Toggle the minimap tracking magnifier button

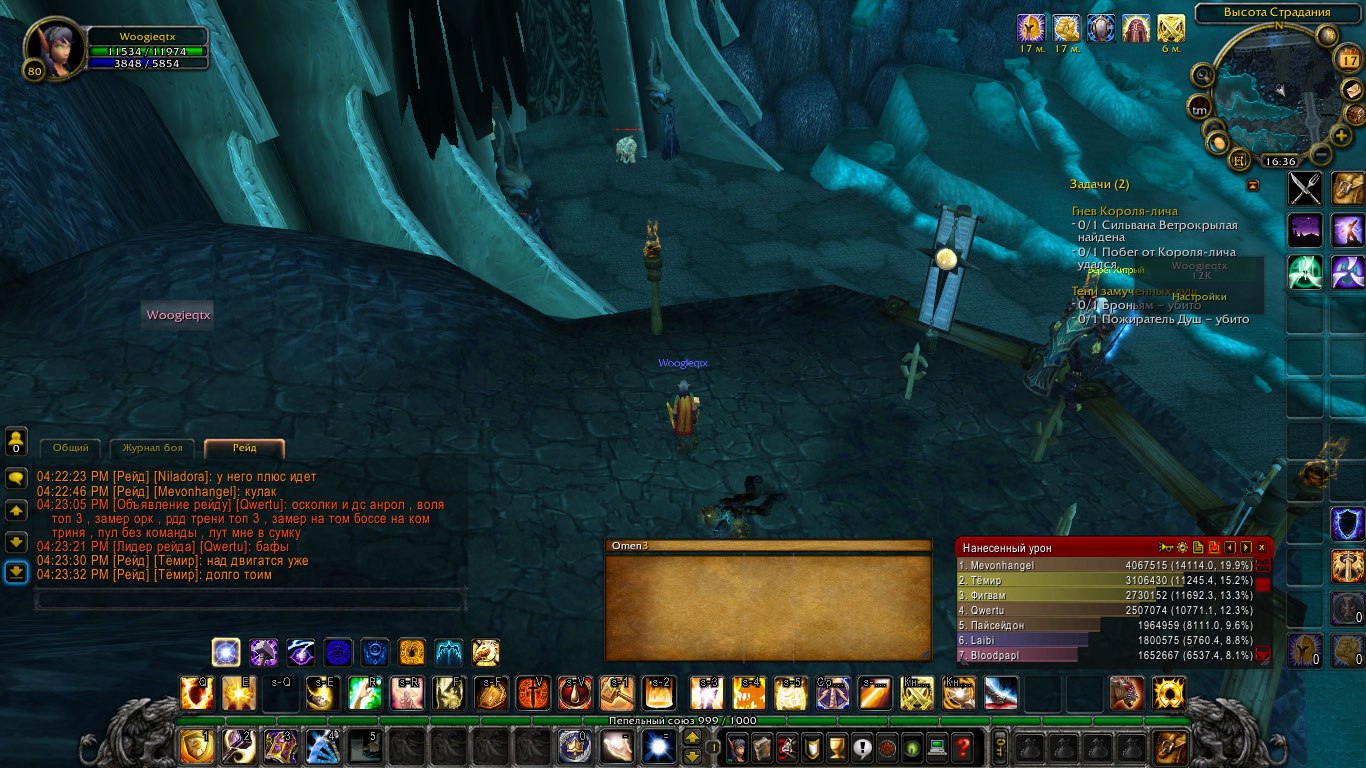pyautogui.click(x=1203, y=75)
